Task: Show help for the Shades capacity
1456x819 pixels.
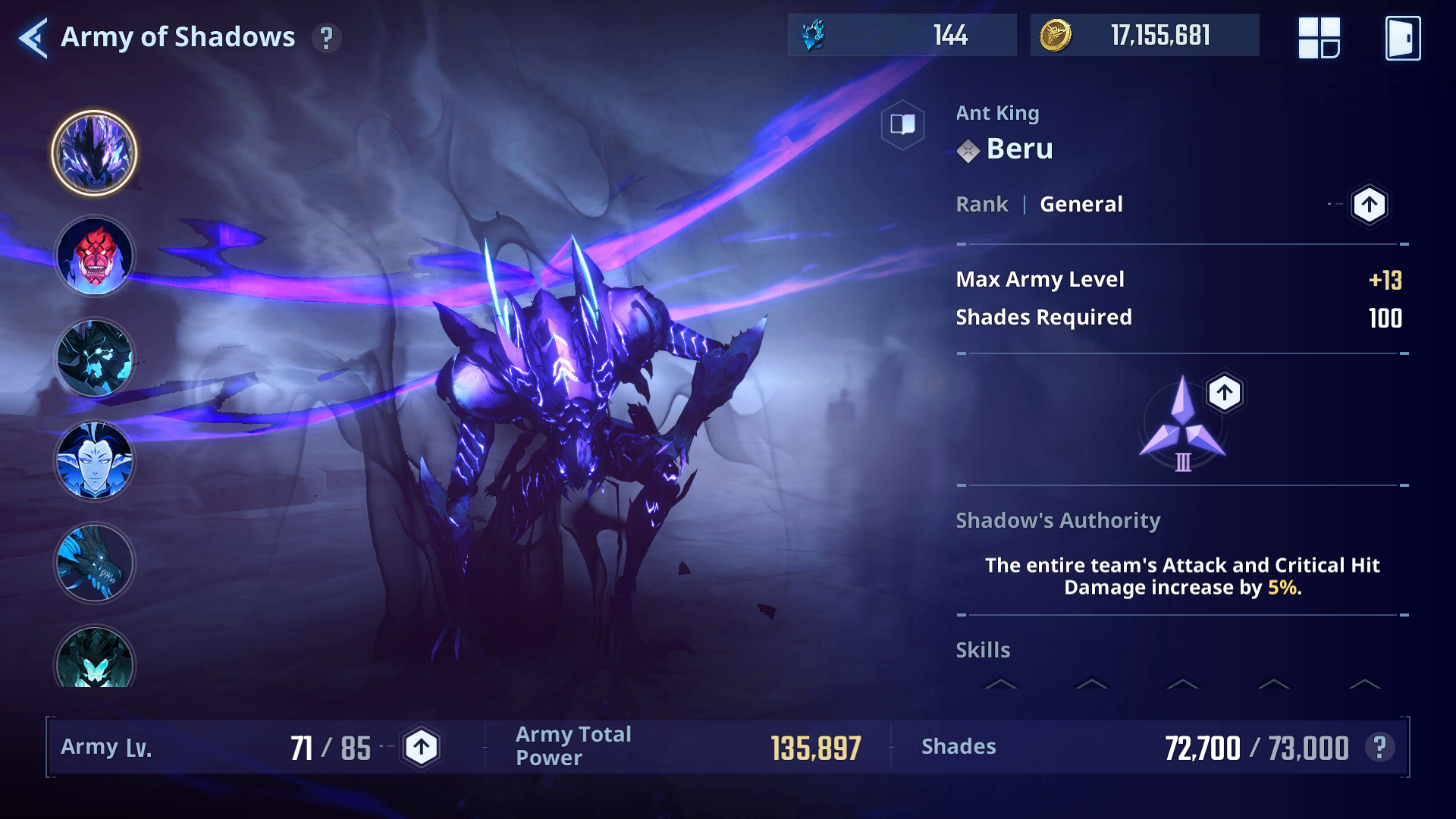Action: click(1379, 748)
